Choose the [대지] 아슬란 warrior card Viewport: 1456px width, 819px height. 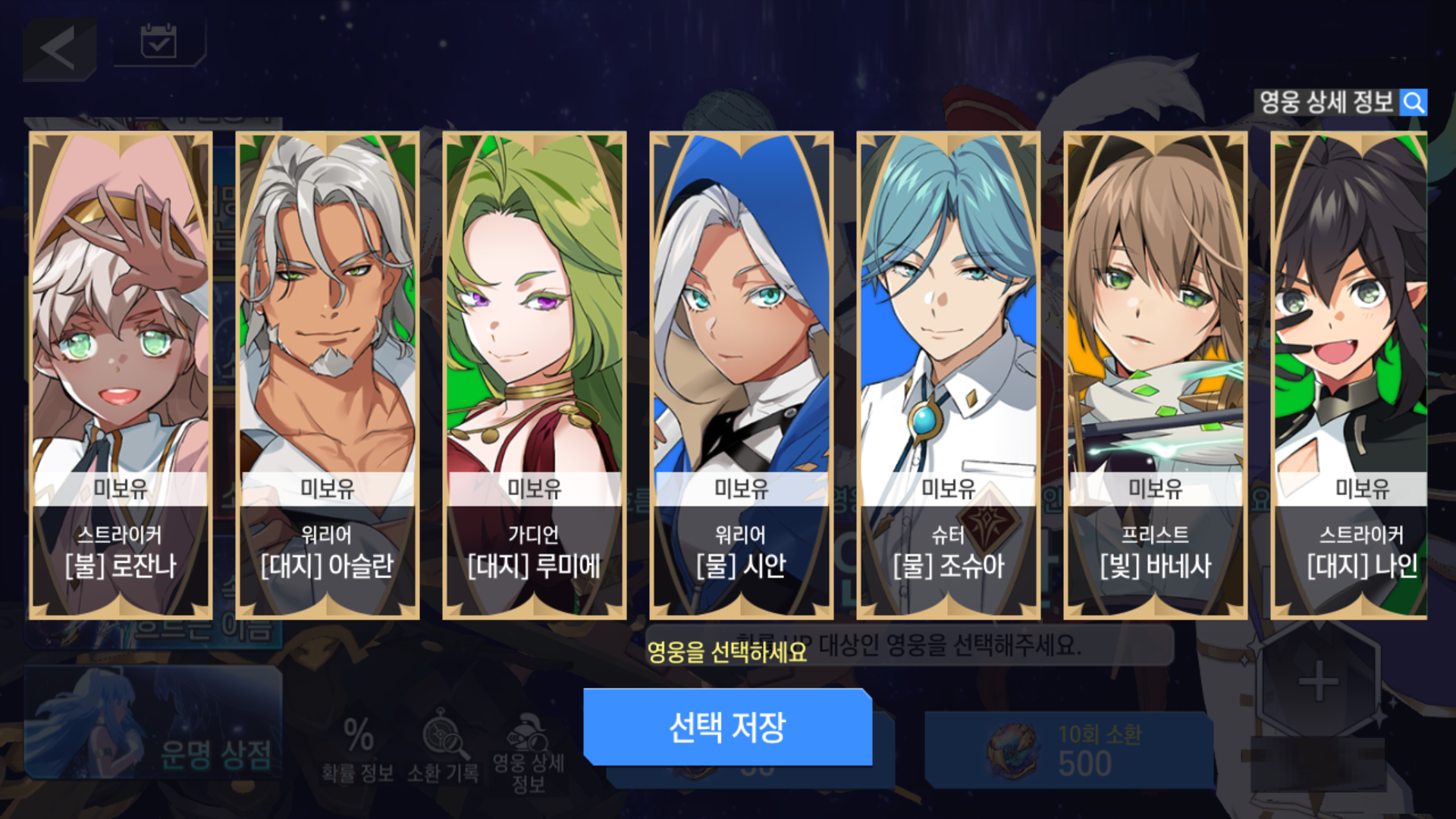(328, 375)
